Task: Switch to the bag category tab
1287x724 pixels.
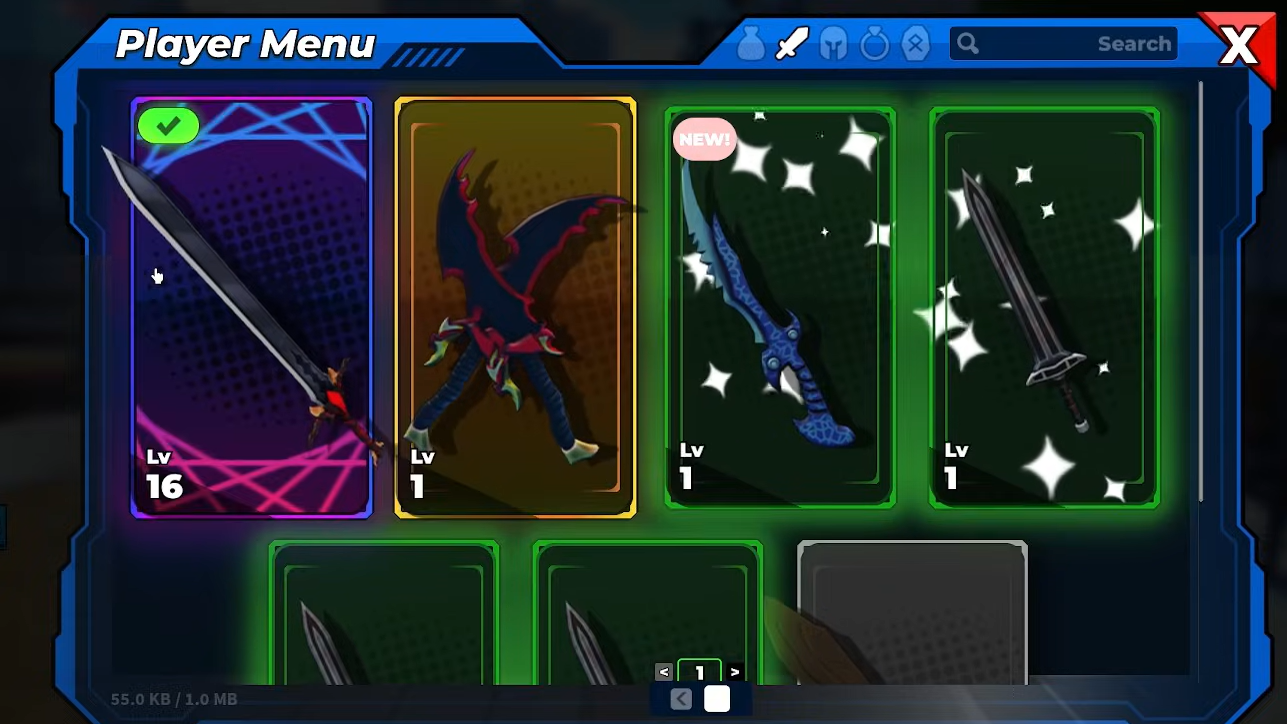Action: tap(751, 44)
